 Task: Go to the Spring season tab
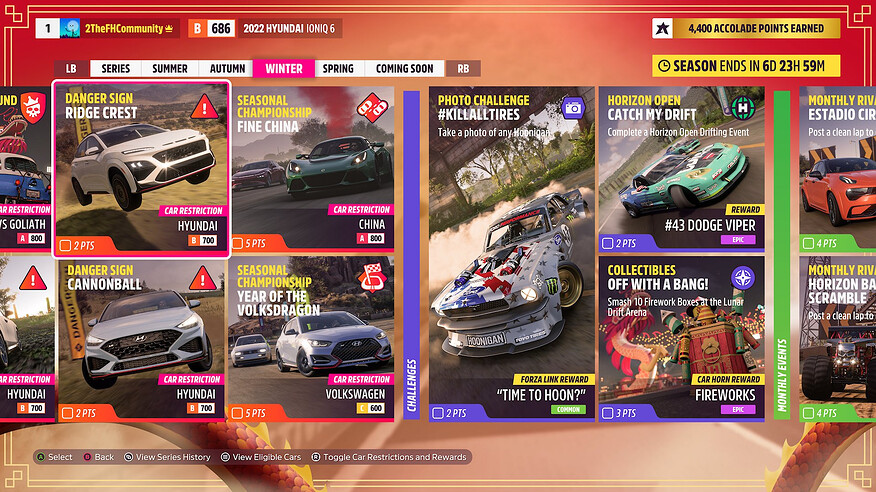(338, 69)
